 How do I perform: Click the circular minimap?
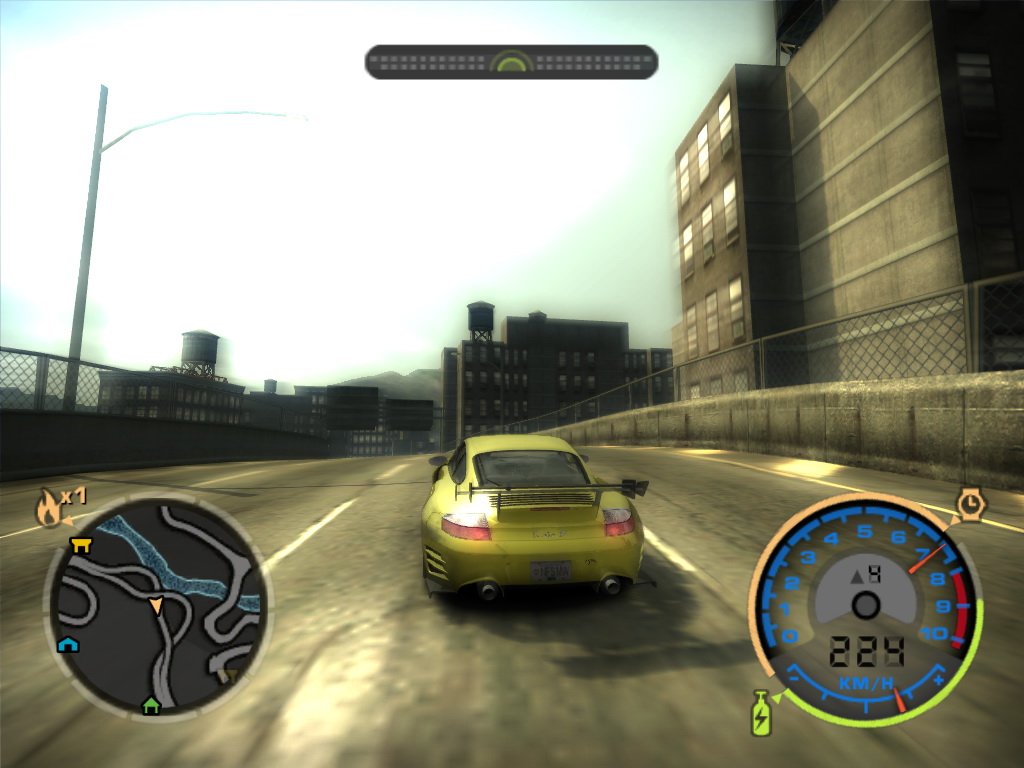[156, 608]
